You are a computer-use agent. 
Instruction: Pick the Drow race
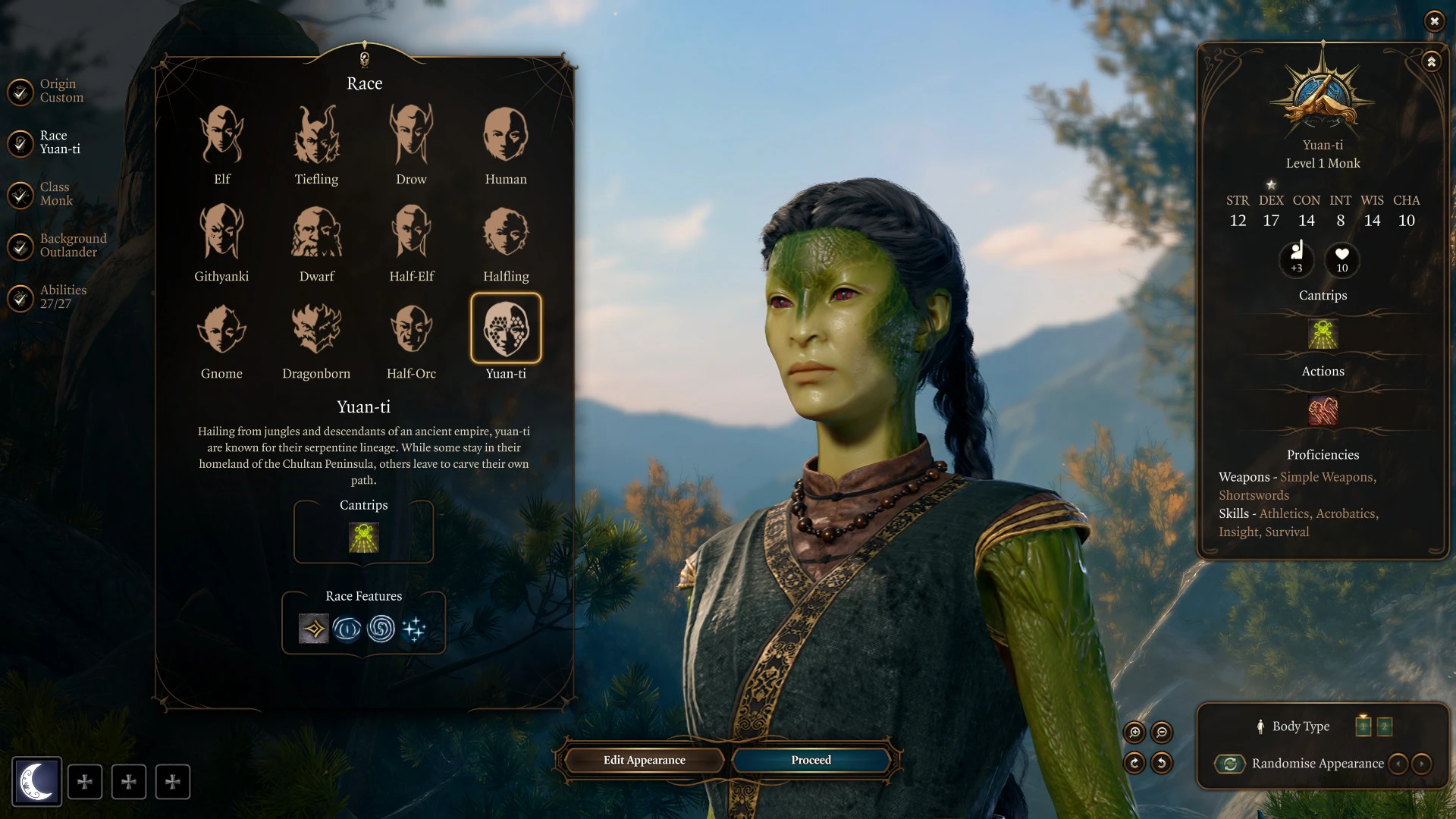[411, 136]
